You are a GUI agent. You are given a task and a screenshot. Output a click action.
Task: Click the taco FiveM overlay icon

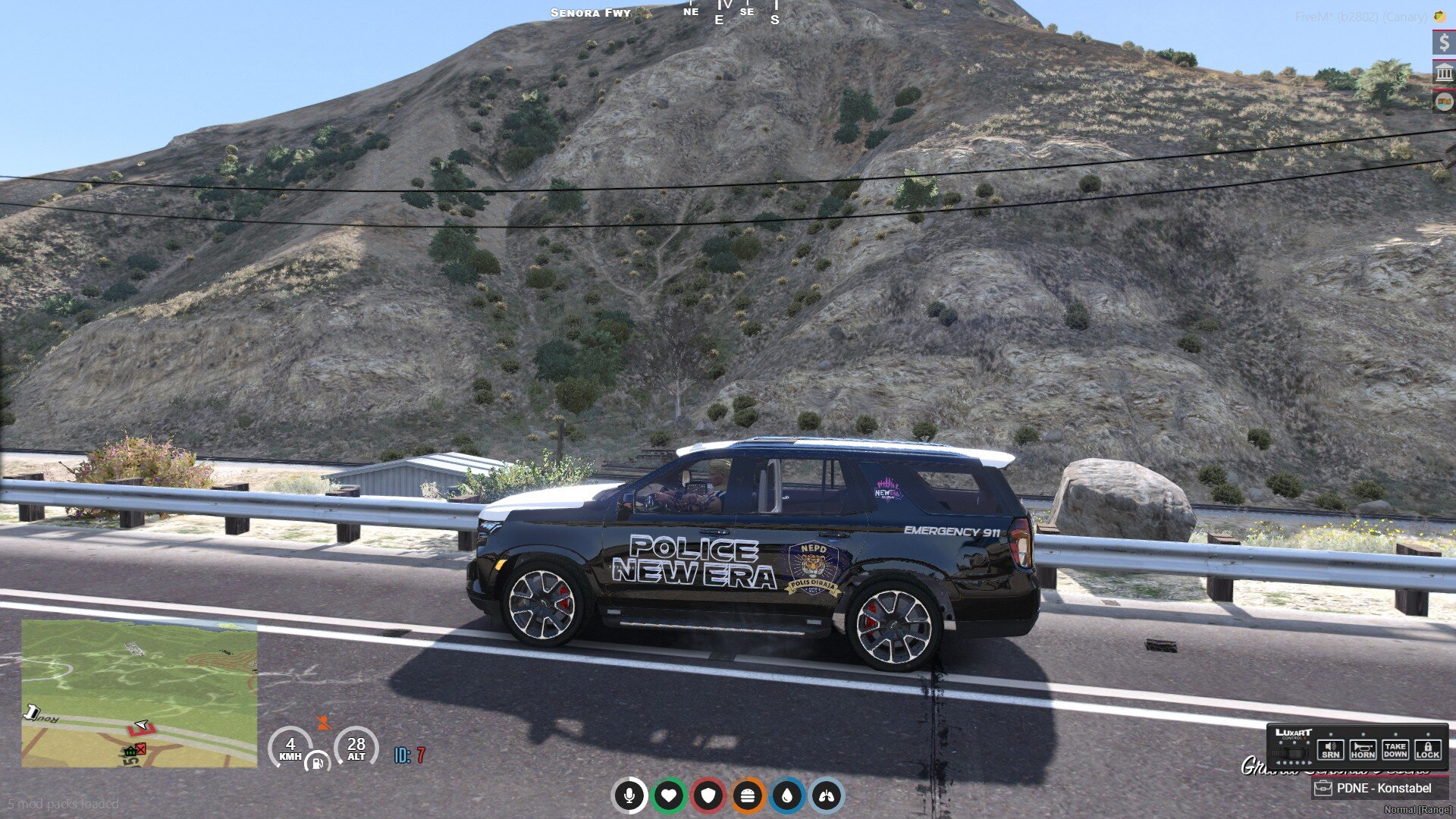pyautogui.click(x=1439, y=16)
